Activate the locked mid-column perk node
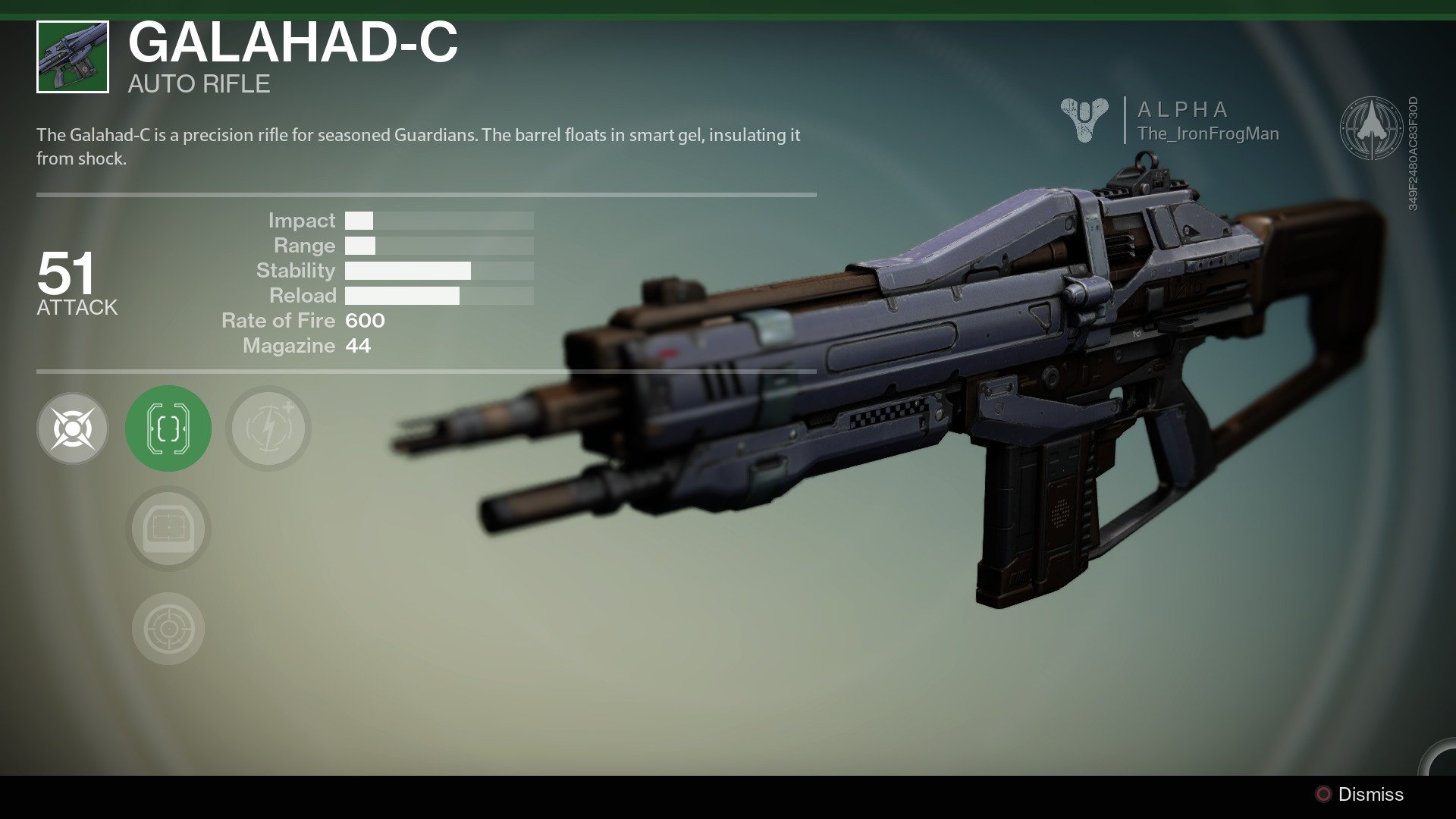1456x819 pixels. (x=168, y=529)
